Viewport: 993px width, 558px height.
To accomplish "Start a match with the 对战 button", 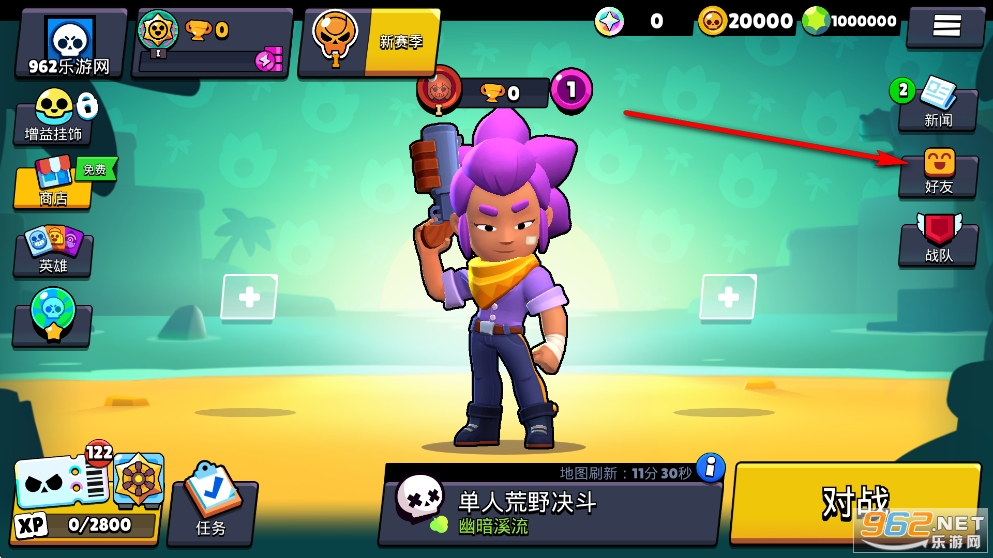I will (x=855, y=503).
